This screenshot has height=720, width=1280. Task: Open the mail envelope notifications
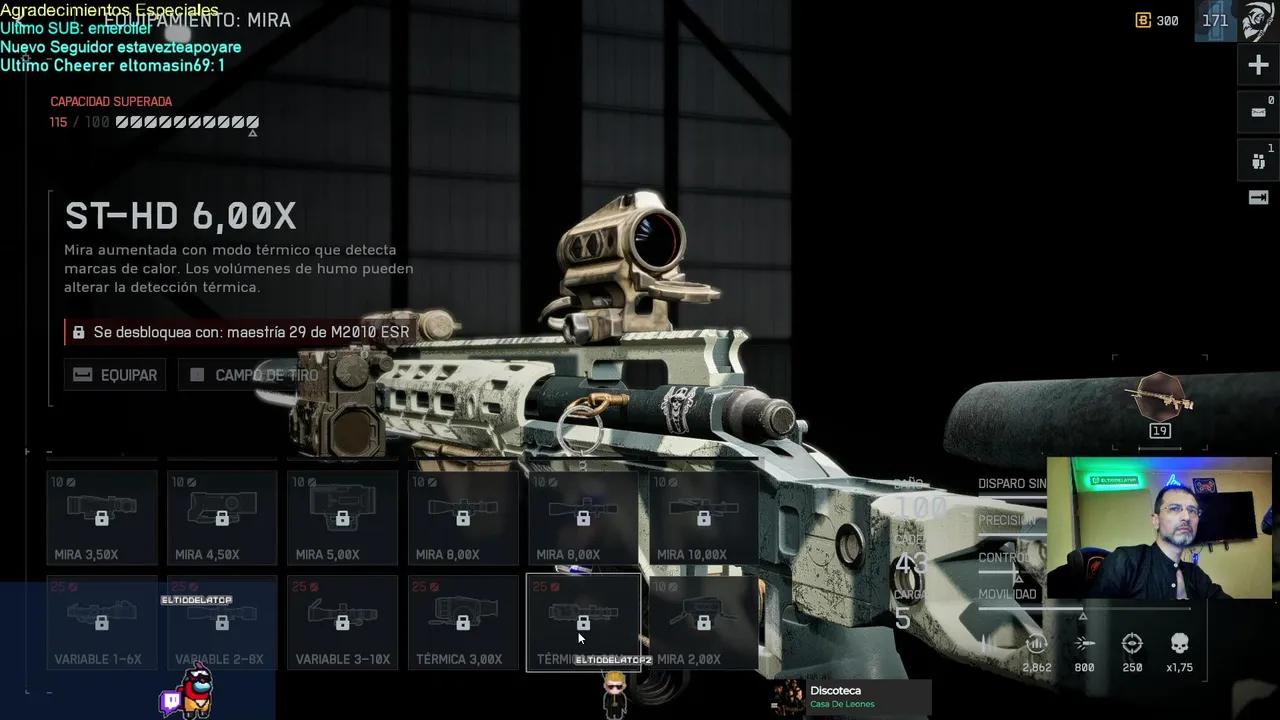pyautogui.click(x=1258, y=112)
